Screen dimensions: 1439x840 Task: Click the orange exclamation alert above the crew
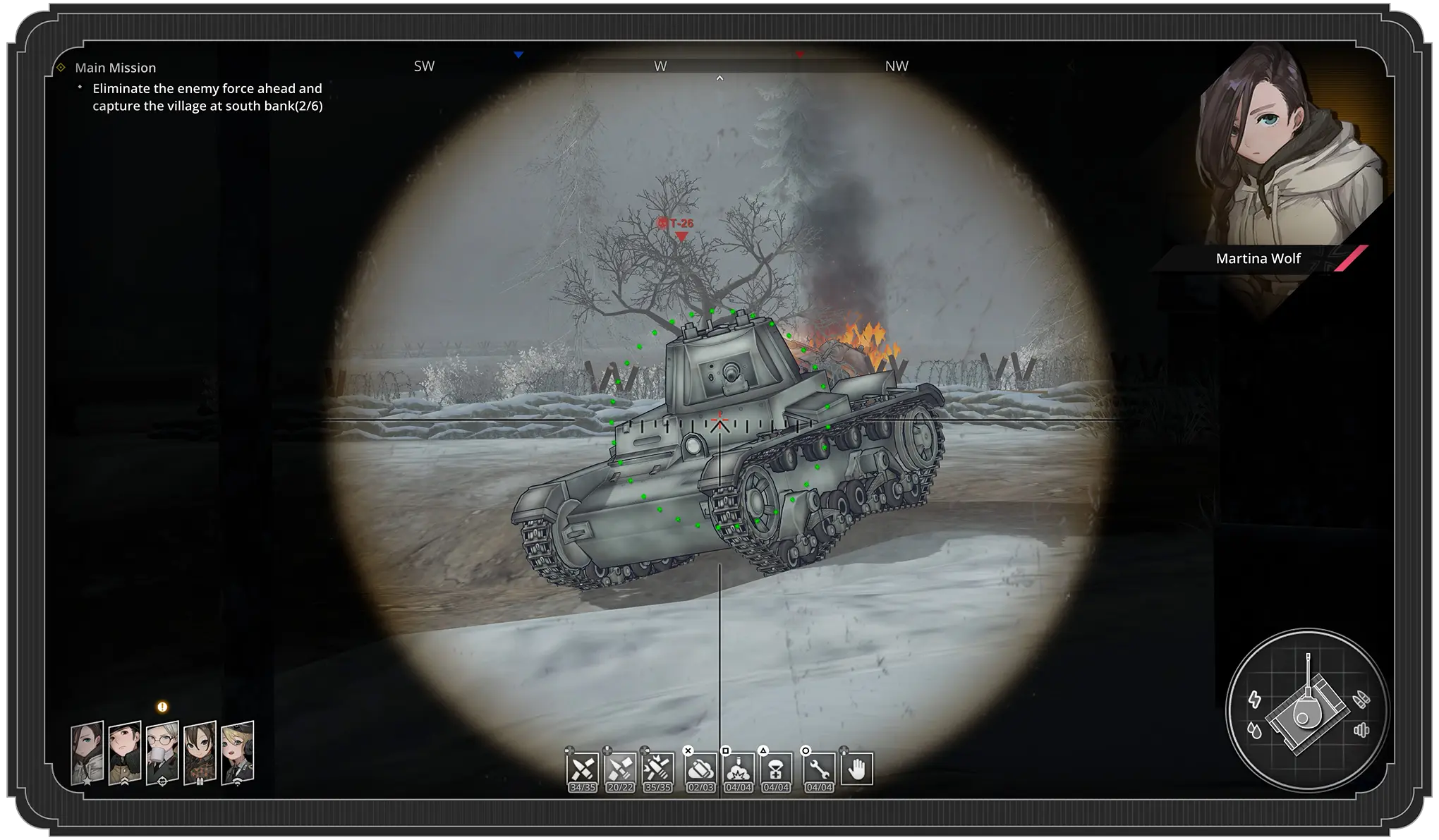click(162, 707)
